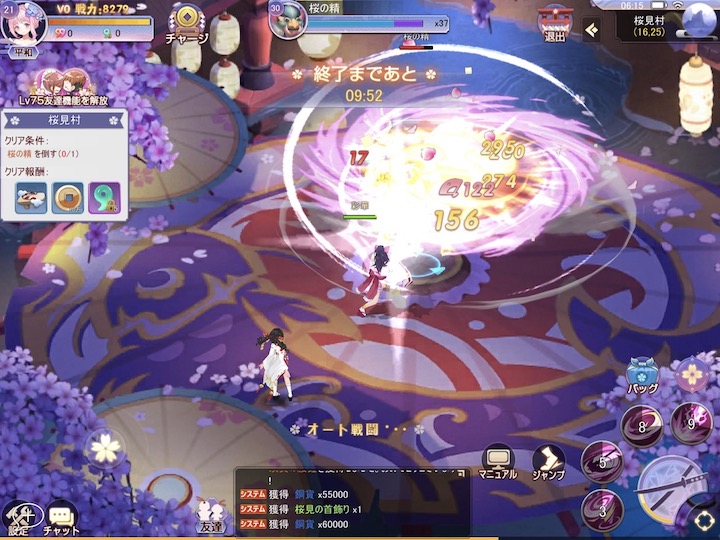Collapse the top-right panel with arrow button
Image resolution: width=720 pixels, height=540 pixels.
pyautogui.click(x=592, y=29)
